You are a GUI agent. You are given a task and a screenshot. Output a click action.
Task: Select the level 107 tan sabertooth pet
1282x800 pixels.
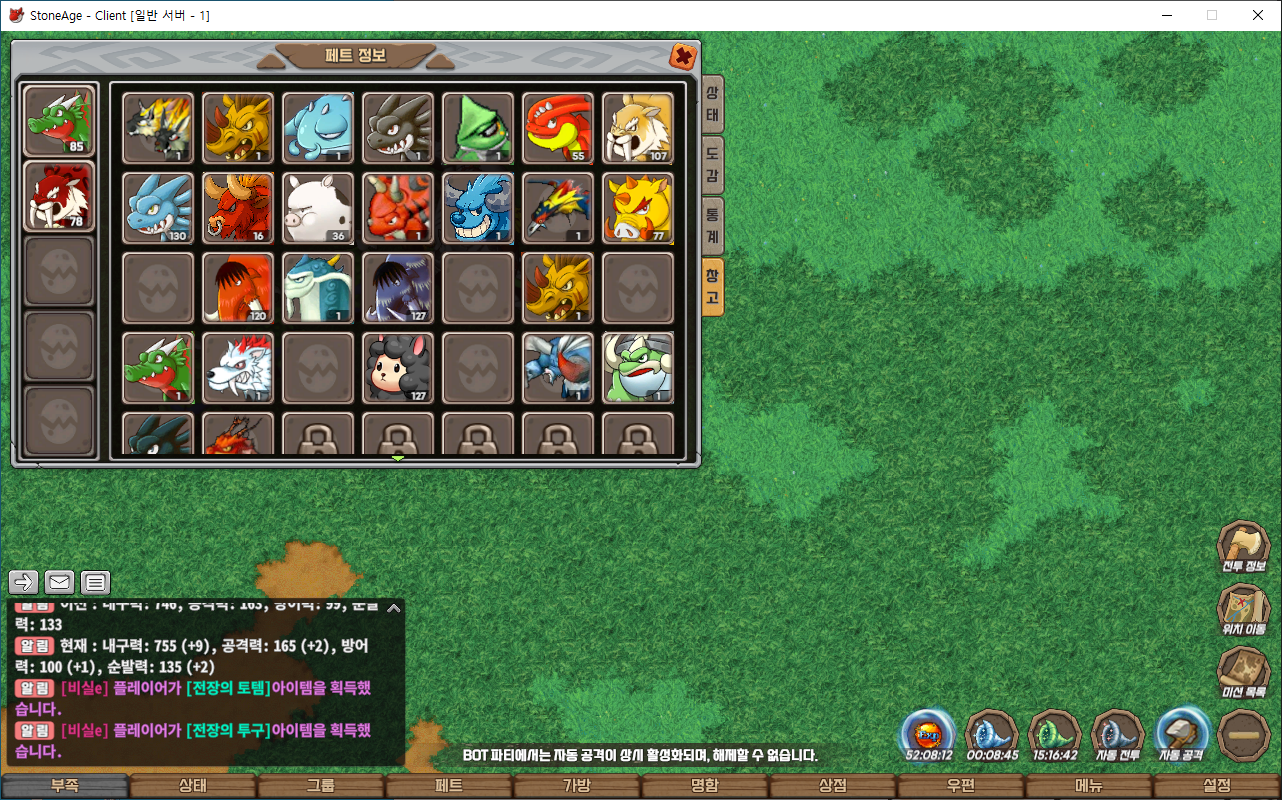click(x=638, y=128)
